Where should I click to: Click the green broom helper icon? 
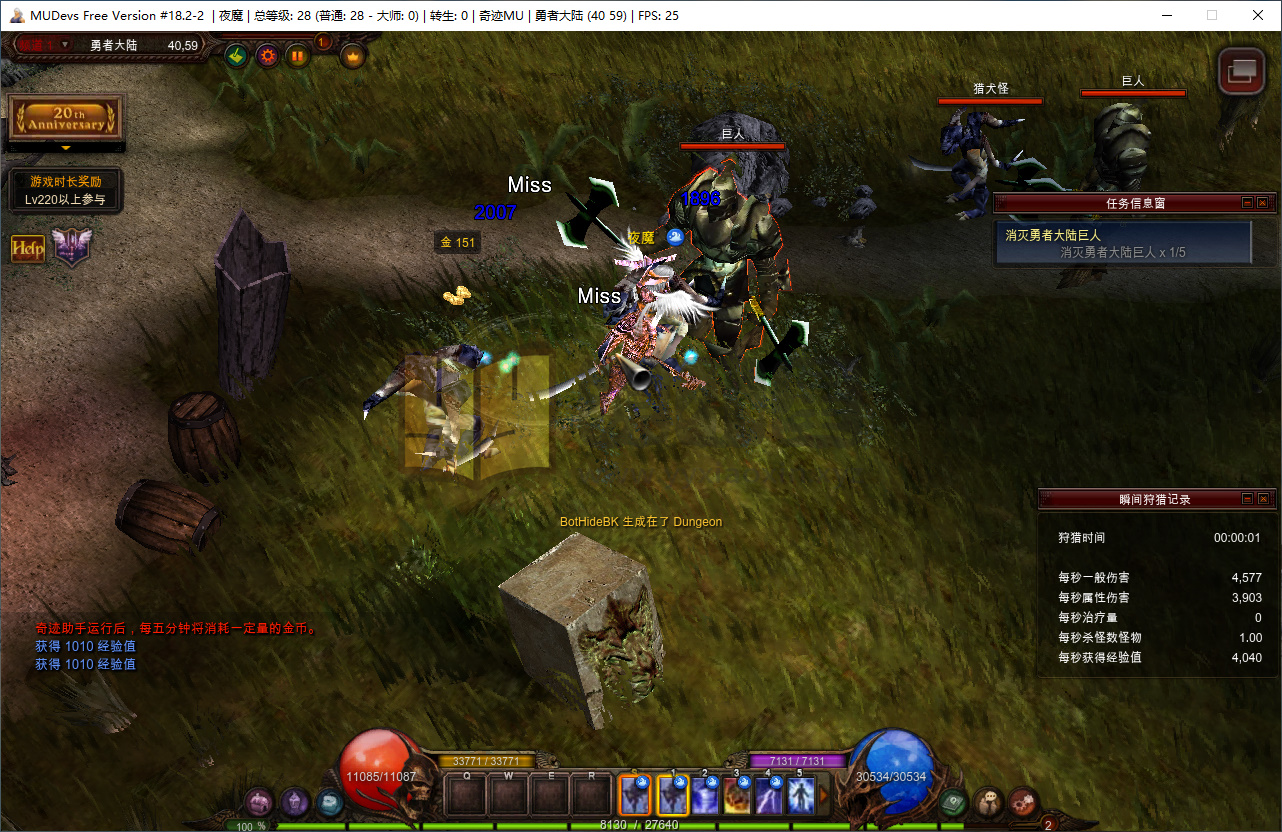pyautogui.click(x=237, y=56)
